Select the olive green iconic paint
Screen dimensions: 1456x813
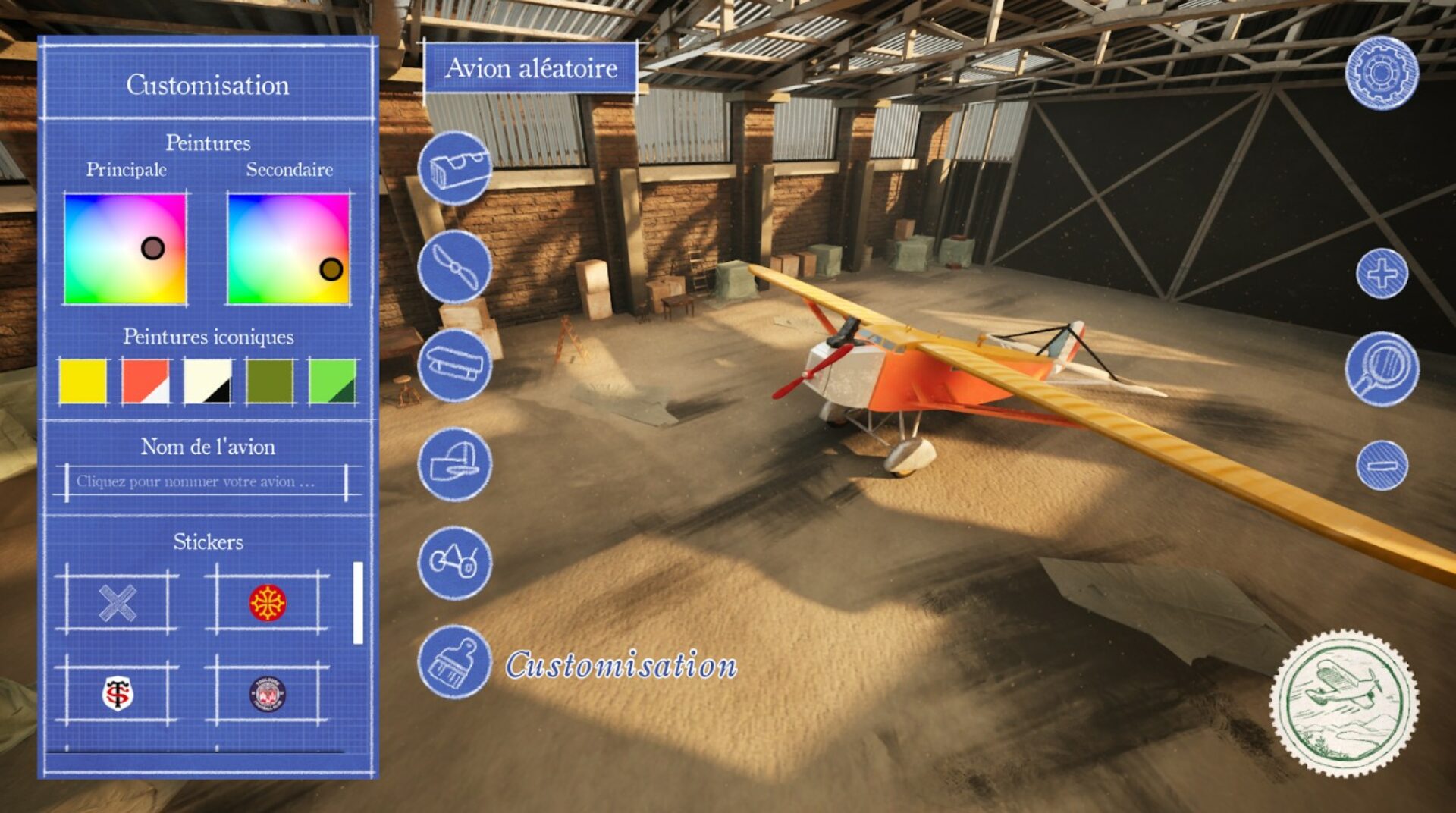coord(270,381)
